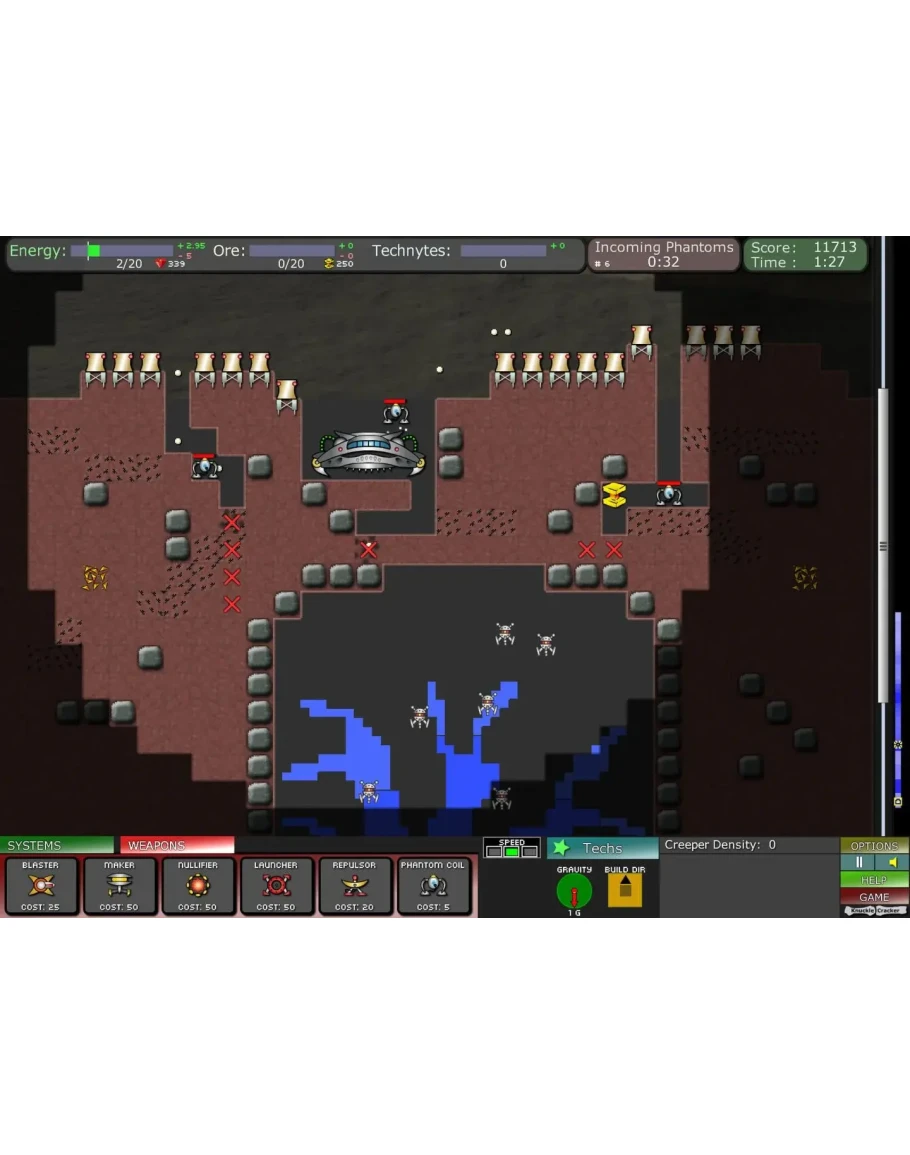Viewport: 910px width, 1155px height.
Task: Toggle the sound speaker button
Action: (892, 862)
